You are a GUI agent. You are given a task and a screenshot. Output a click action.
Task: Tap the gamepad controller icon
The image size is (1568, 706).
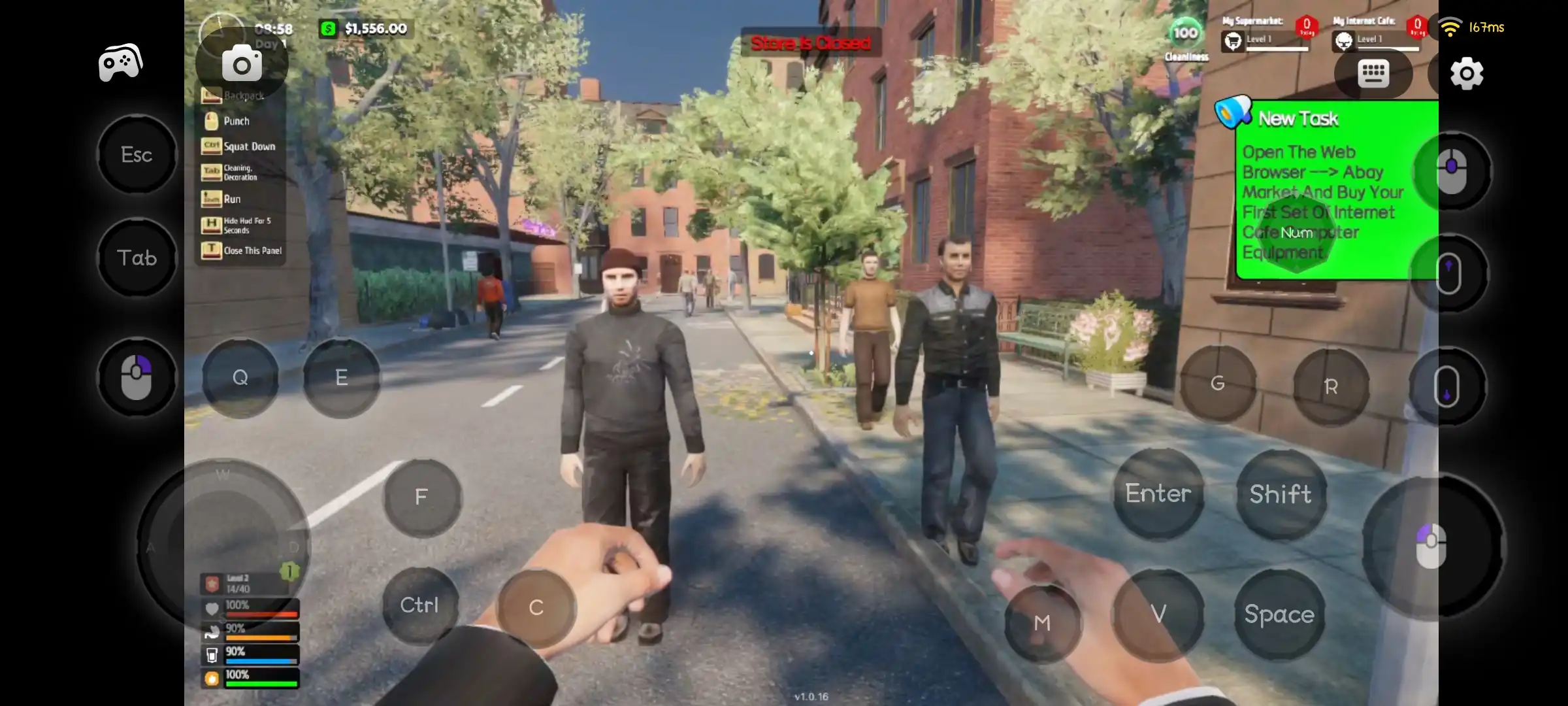(120, 63)
